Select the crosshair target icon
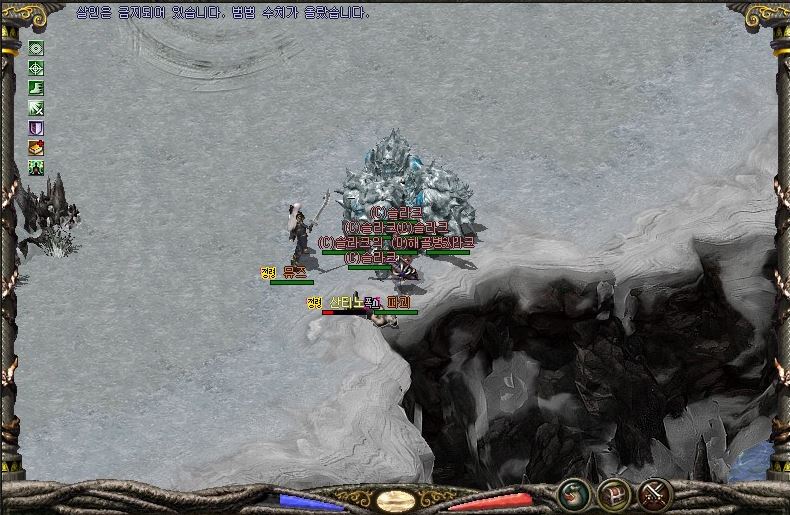790x515 pixels. click(36, 68)
